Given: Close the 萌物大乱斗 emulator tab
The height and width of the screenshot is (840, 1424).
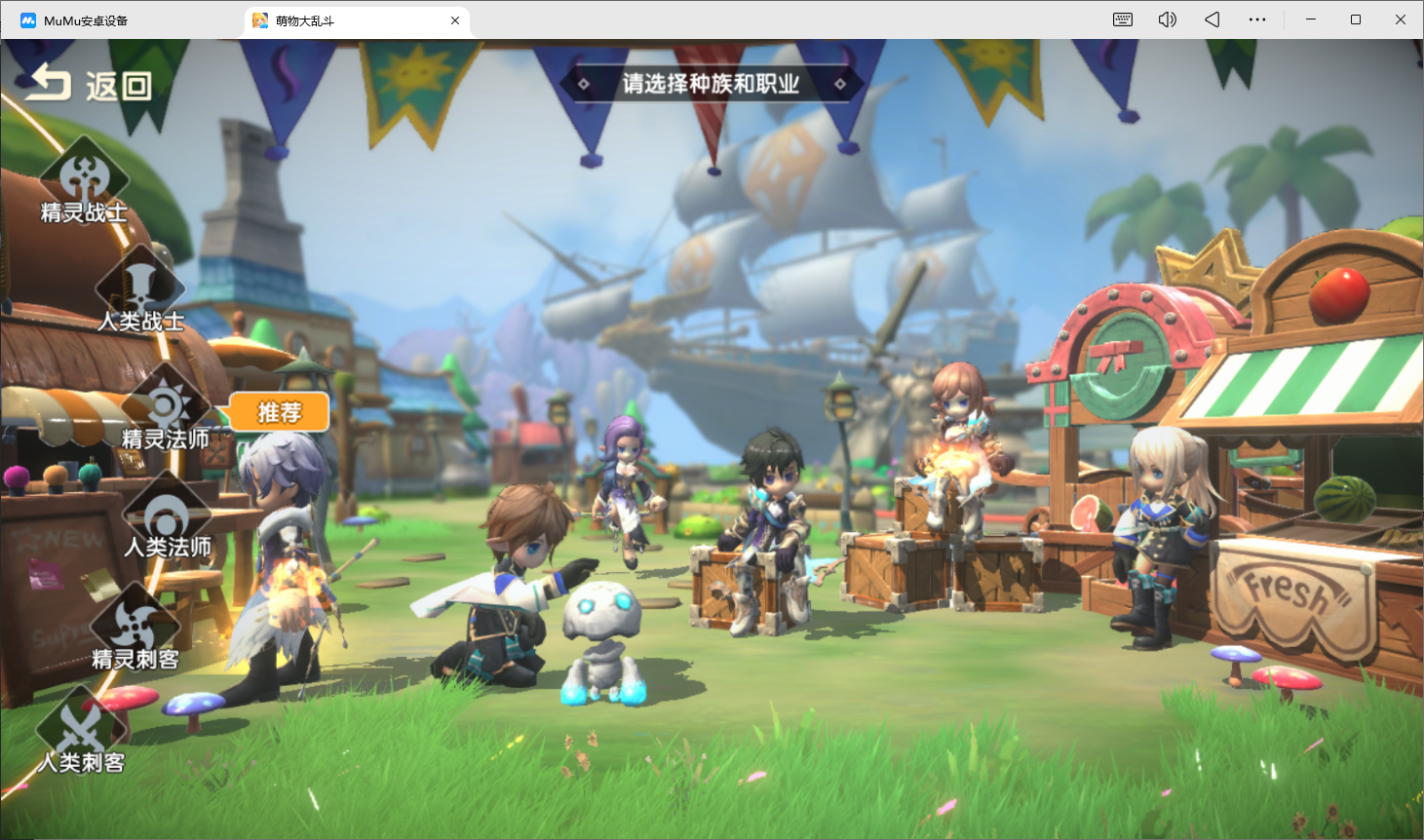Looking at the screenshot, I should pyautogui.click(x=455, y=20).
